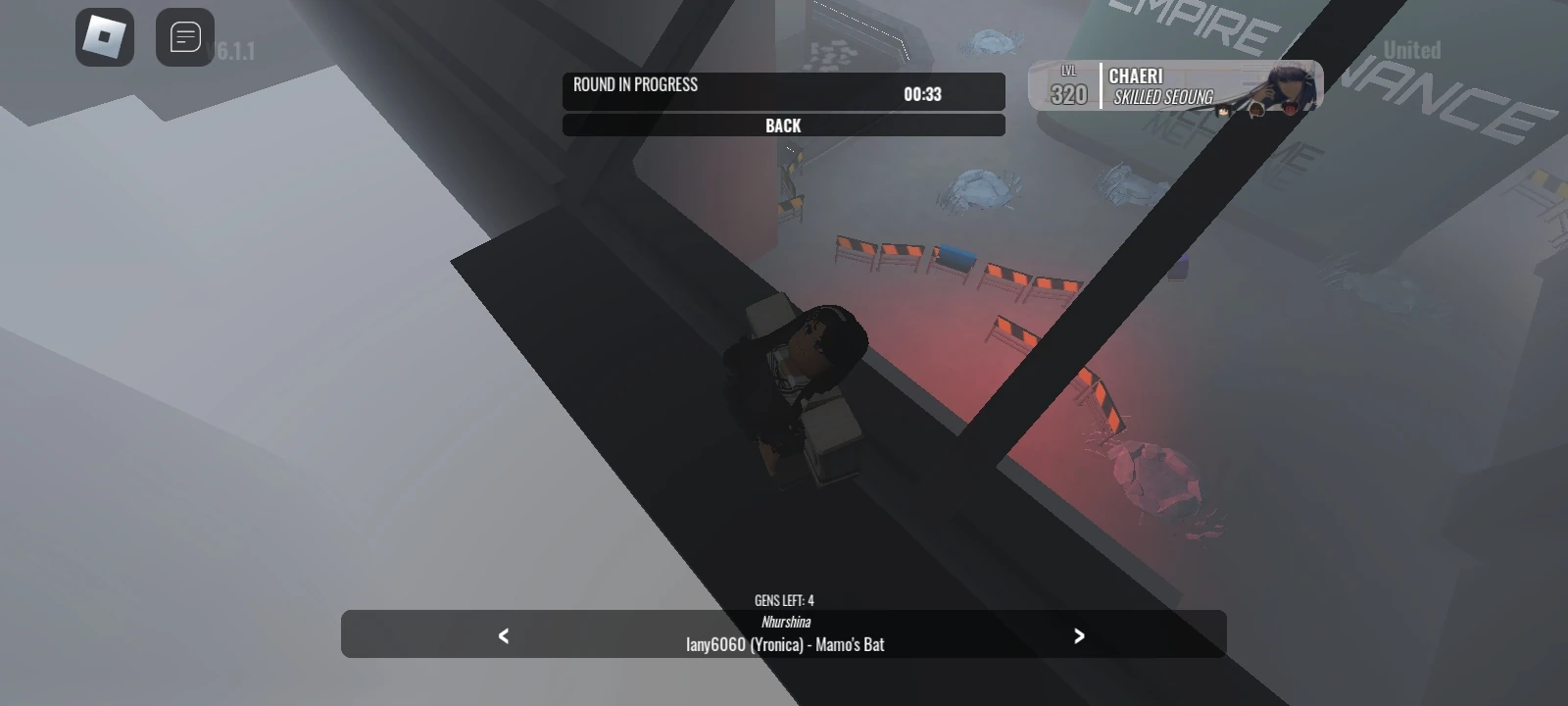Click the Nhurshina name above the spectate bar
This screenshot has width=1568, height=706.
[x=784, y=621]
